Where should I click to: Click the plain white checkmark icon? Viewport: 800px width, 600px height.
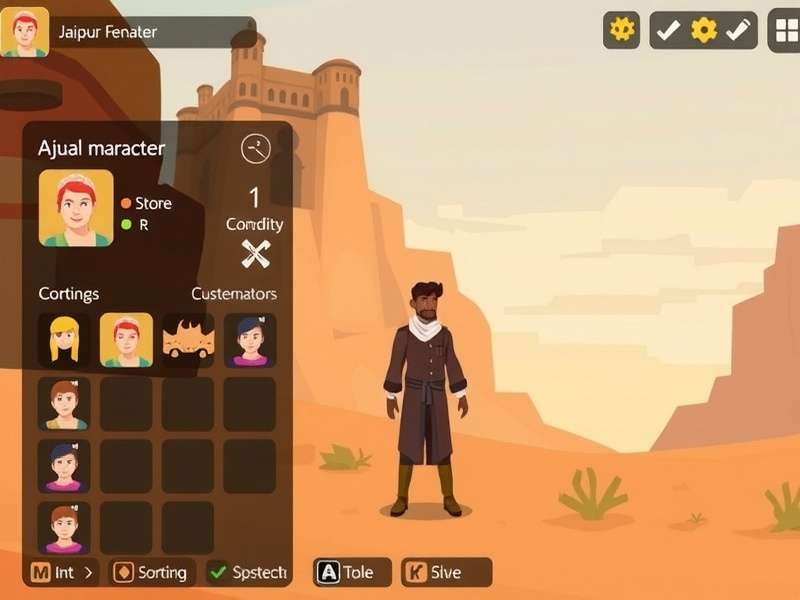click(x=668, y=30)
